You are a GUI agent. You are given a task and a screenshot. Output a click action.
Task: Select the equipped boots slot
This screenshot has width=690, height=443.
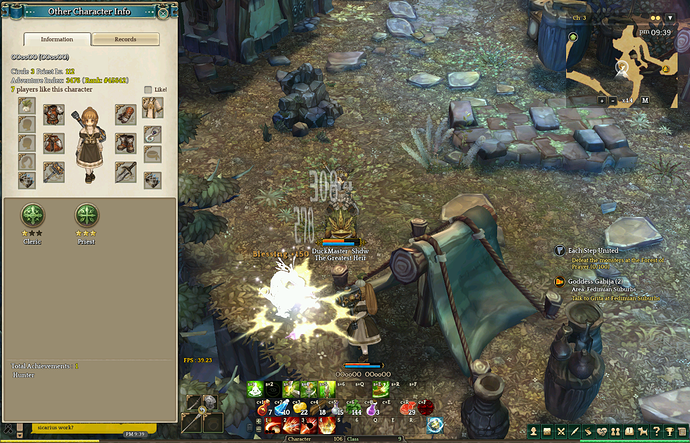125,142
